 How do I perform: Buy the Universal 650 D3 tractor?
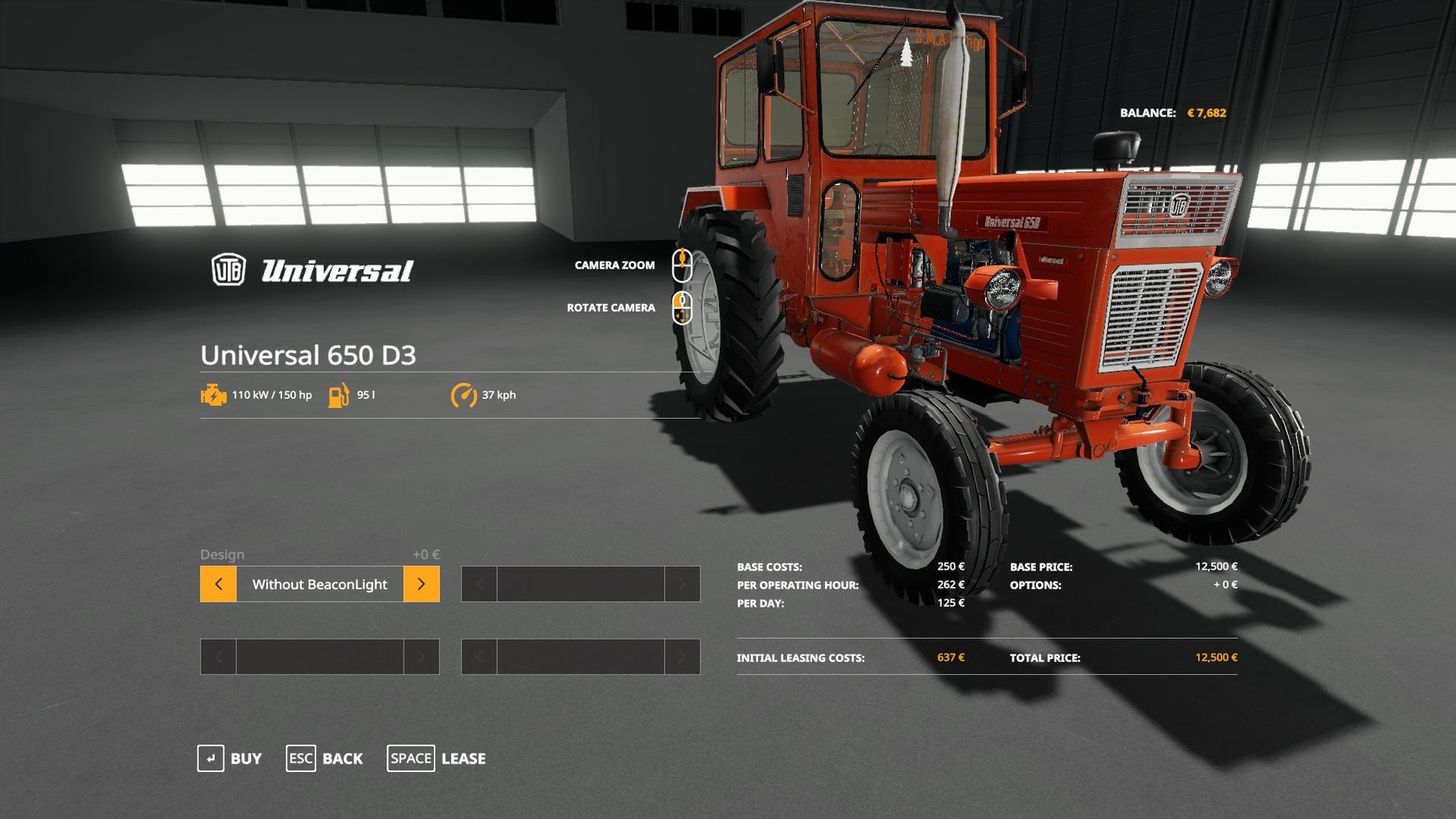[x=230, y=758]
